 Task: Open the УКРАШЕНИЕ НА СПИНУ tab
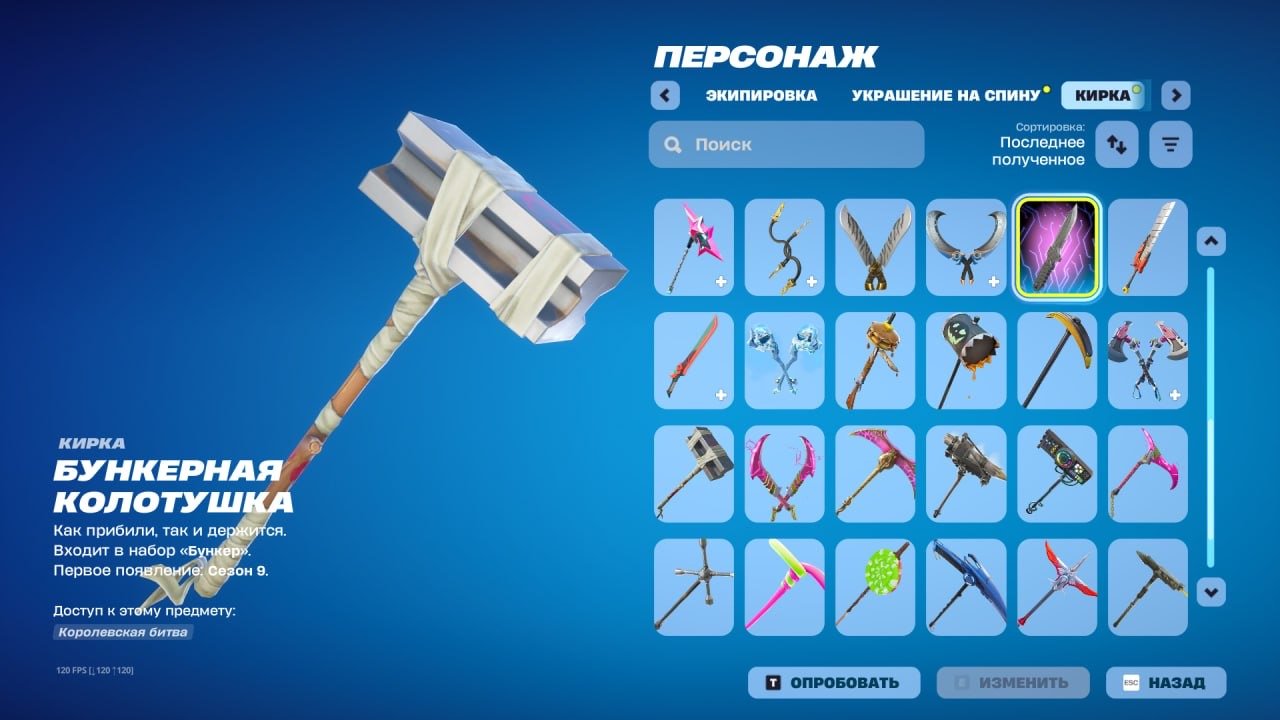pos(945,95)
